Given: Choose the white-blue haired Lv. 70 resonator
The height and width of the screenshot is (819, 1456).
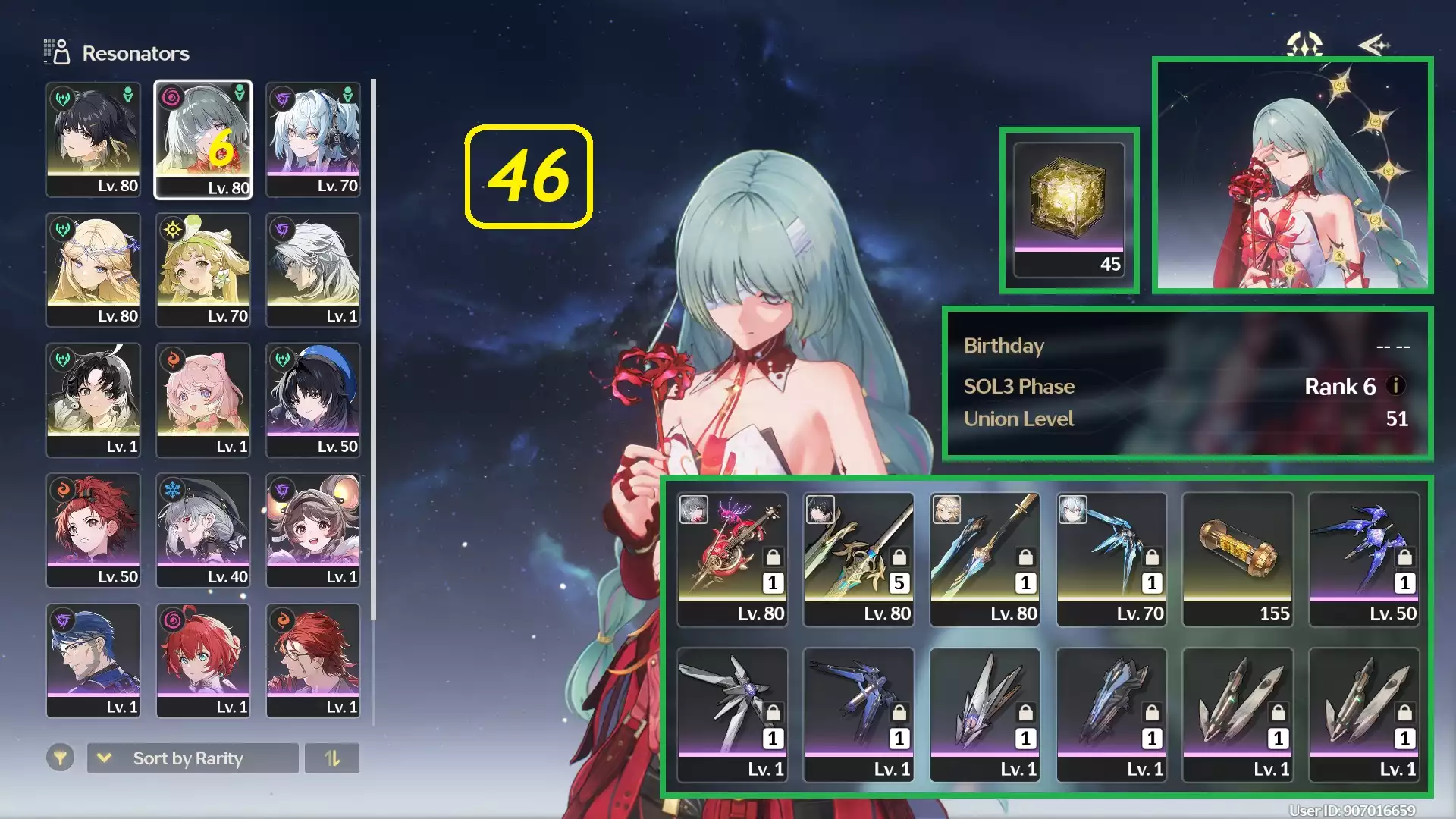Looking at the screenshot, I should click(x=313, y=140).
